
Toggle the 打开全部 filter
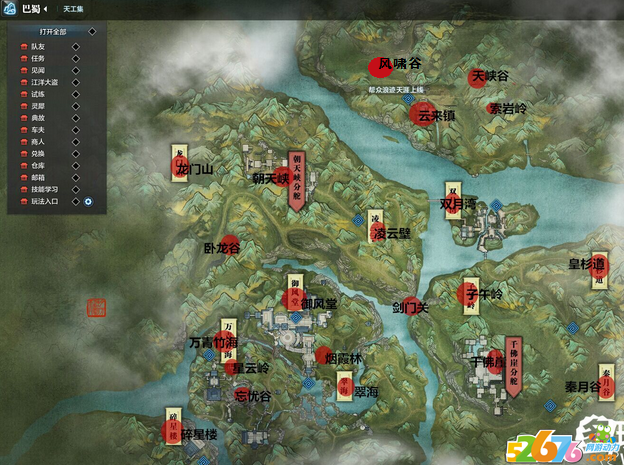[54, 32]
